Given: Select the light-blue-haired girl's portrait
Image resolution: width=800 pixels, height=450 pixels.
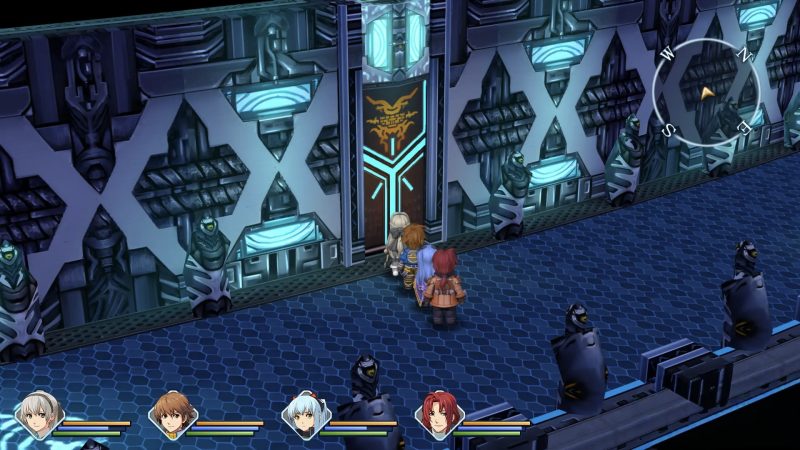Looking at the screenshot, I should (304, 413).
